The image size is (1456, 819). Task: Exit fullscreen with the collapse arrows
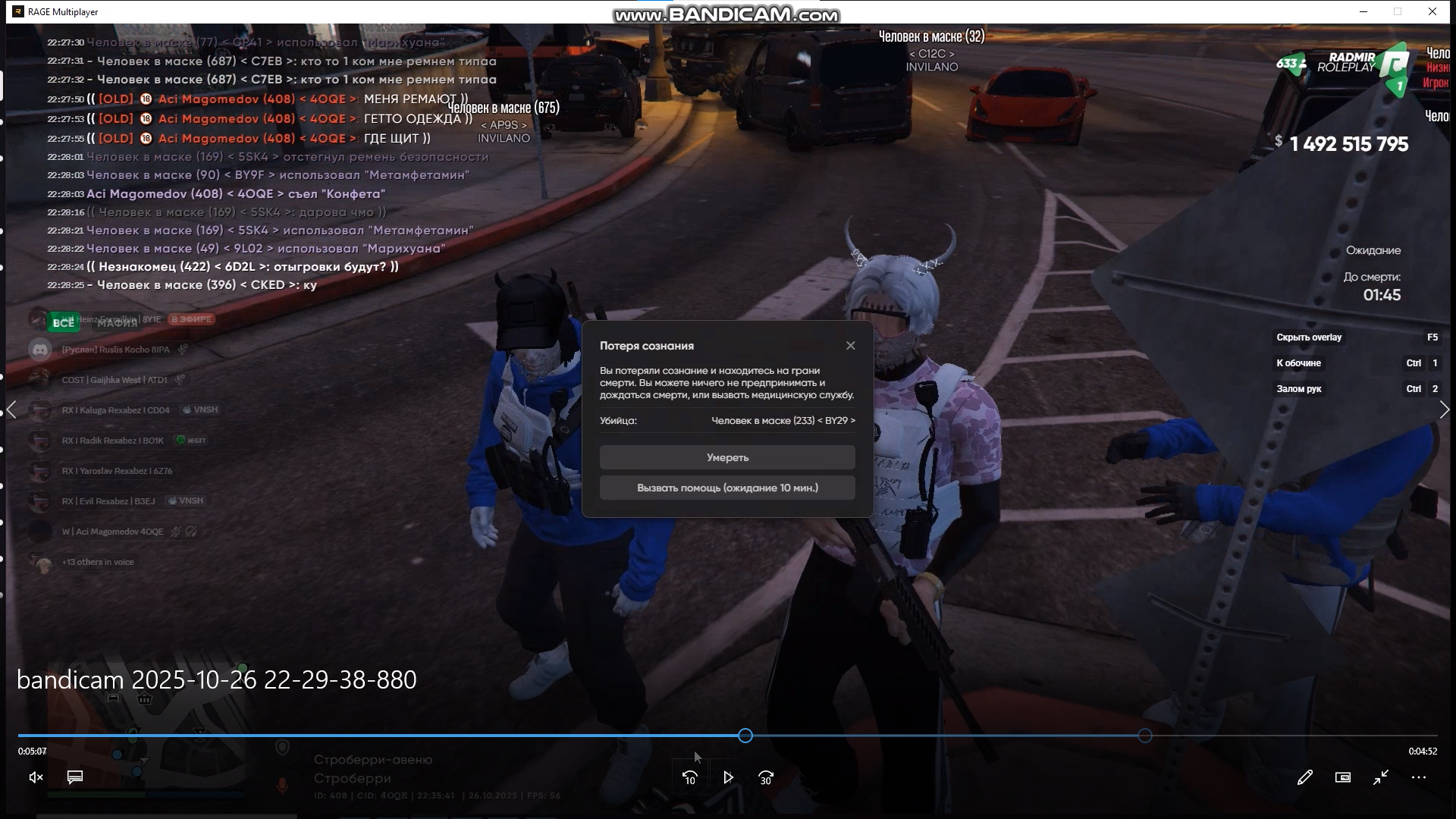[1381, 777]
